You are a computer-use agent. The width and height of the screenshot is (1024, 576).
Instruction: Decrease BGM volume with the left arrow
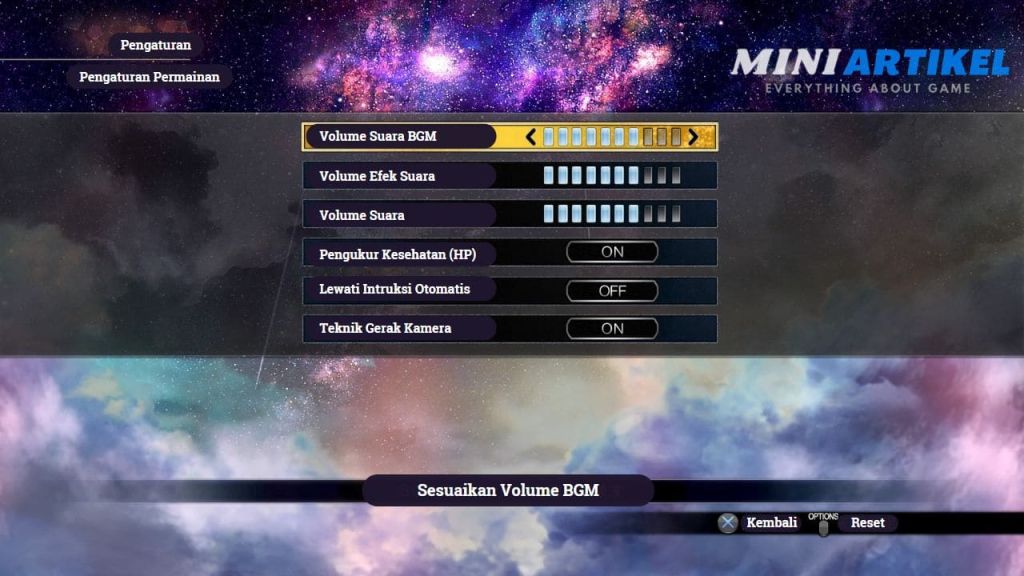pyautogui.click(x=531, y=137)
